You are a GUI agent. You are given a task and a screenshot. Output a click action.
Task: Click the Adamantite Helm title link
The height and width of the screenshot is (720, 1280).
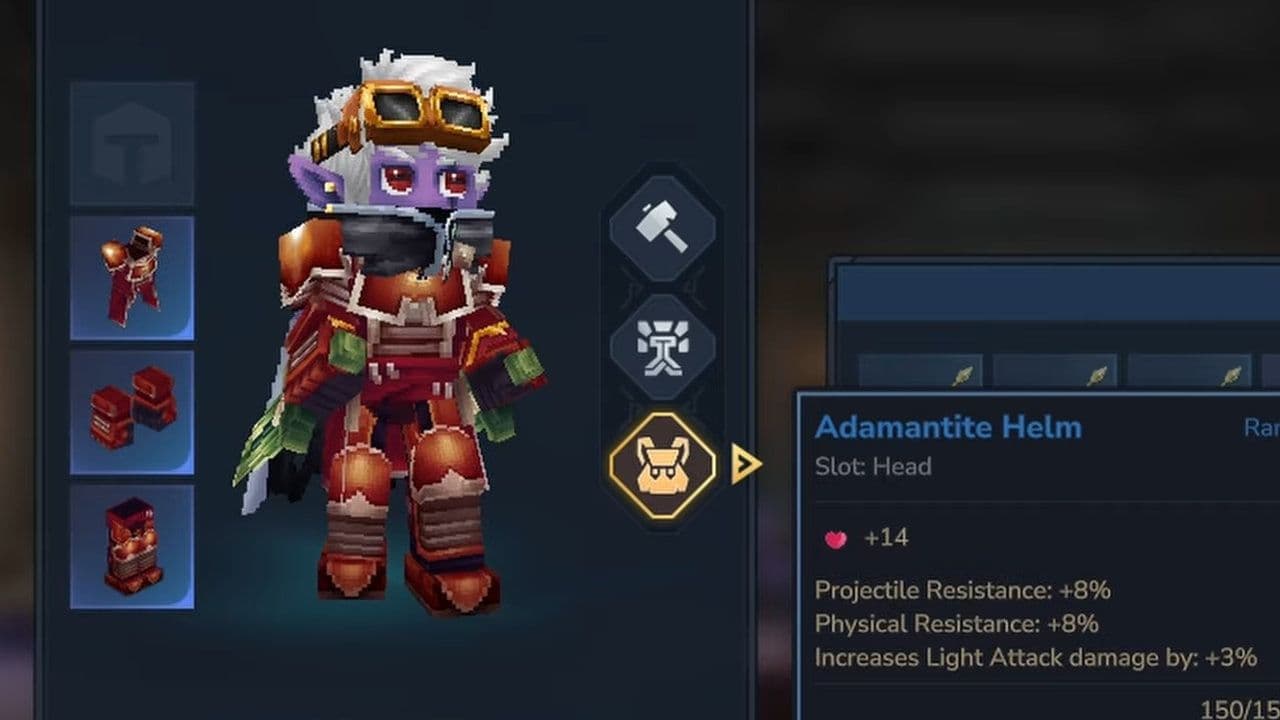946,426
